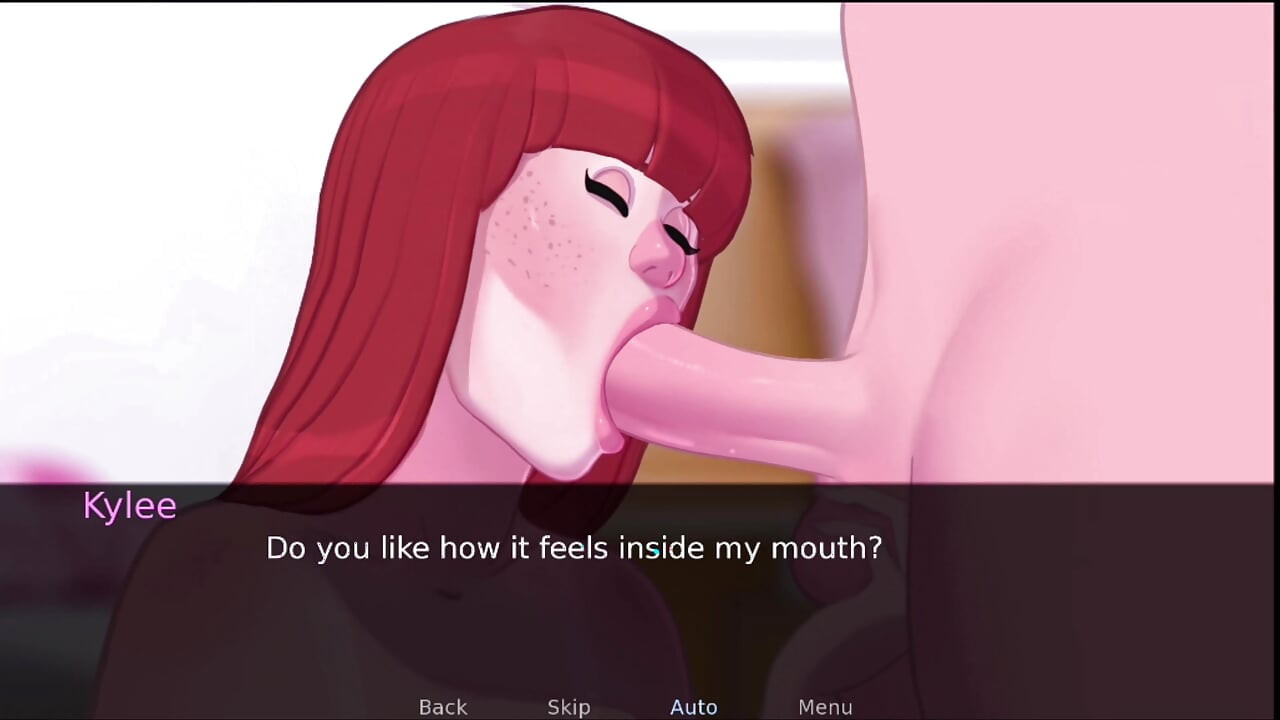Click the bottom navigation bar
Viewport: 1280px width, 720px height.
(x=640, y=707)
